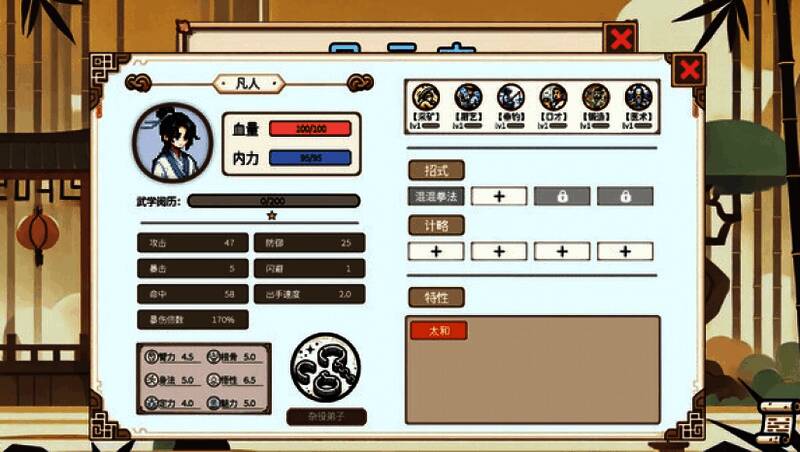The width and height of the screenshot is (800, 452).
Task: Click the 太和 trait tag
Action: (439, 331)
